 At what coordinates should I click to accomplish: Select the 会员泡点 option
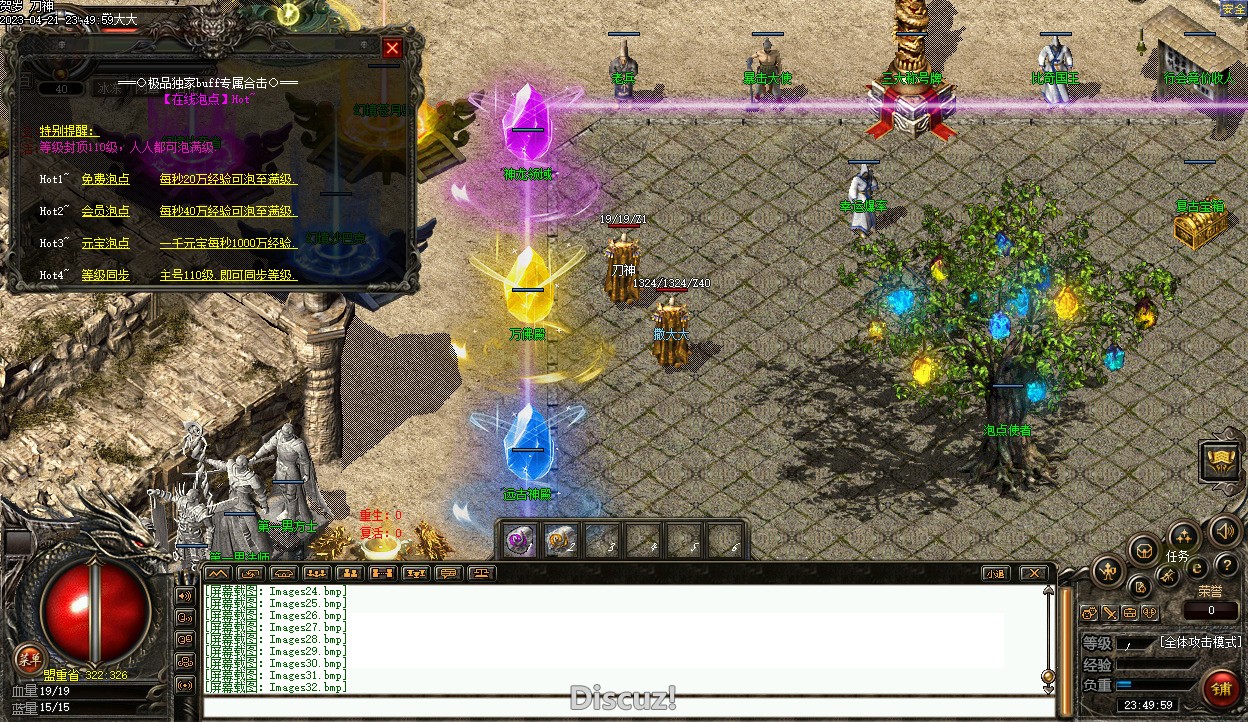(105, 212)
